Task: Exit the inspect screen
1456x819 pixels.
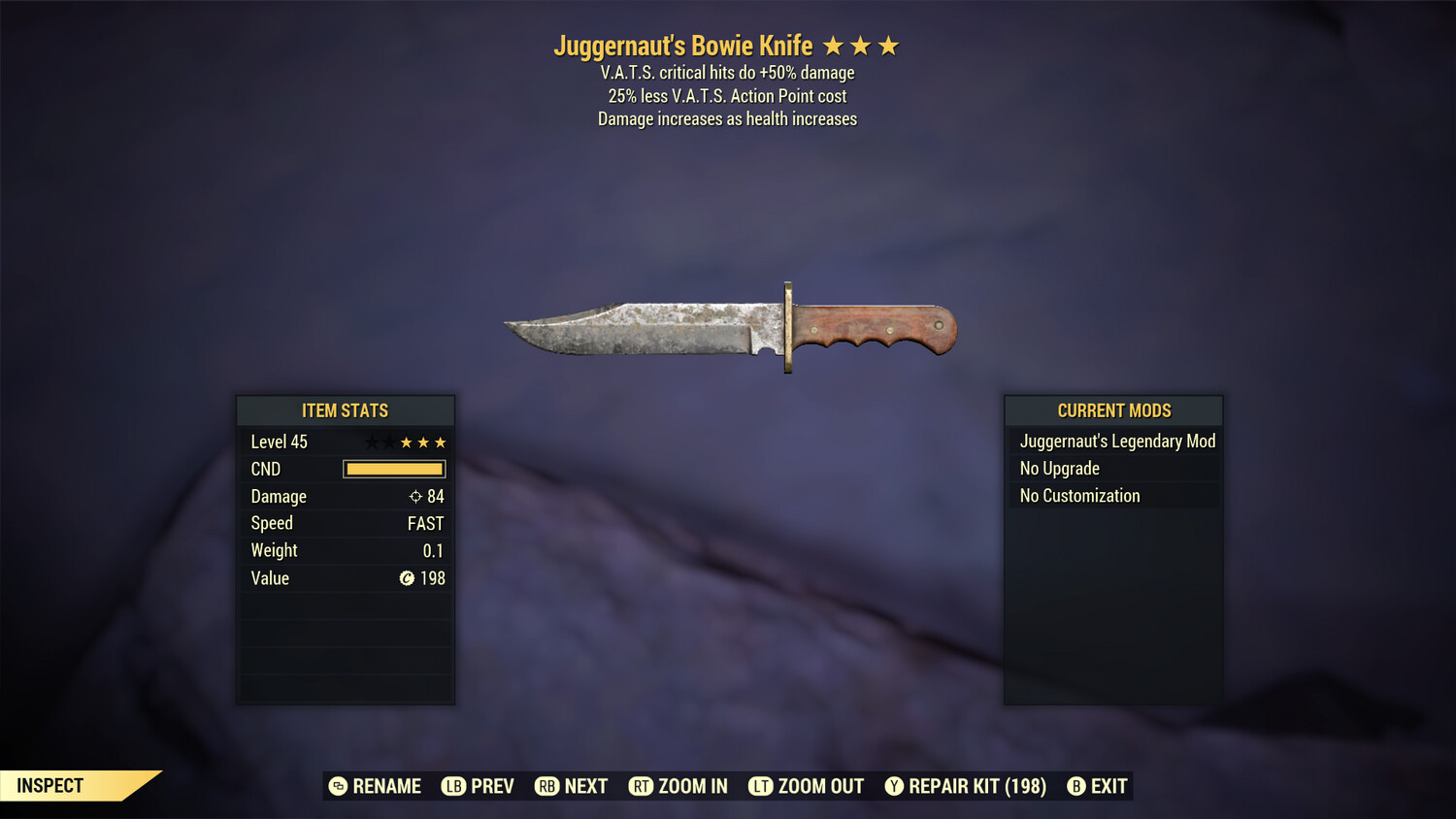Action: pos(1098,786)
